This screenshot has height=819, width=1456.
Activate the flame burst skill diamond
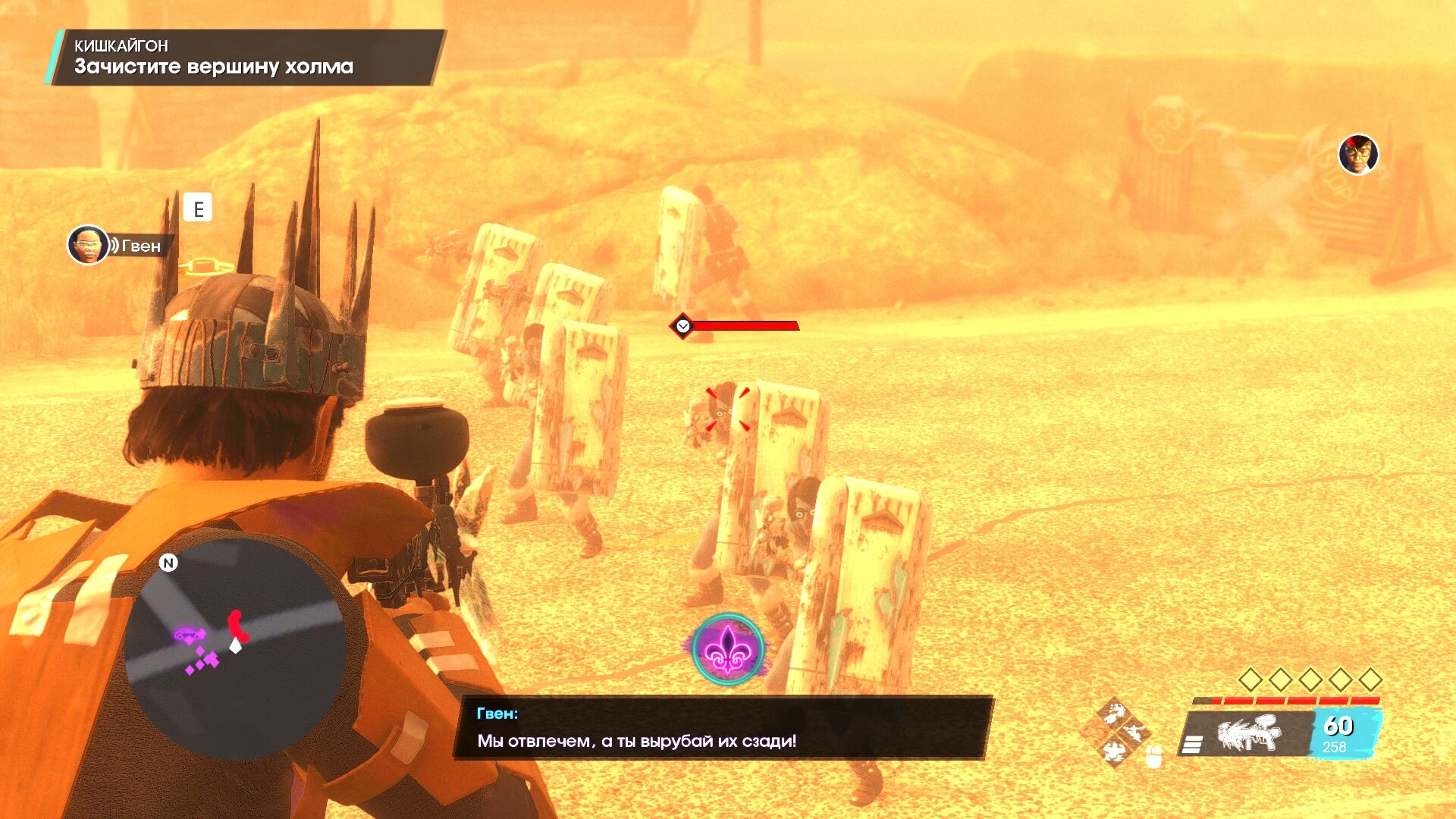pyautogui.click(x=1114, y=752)
